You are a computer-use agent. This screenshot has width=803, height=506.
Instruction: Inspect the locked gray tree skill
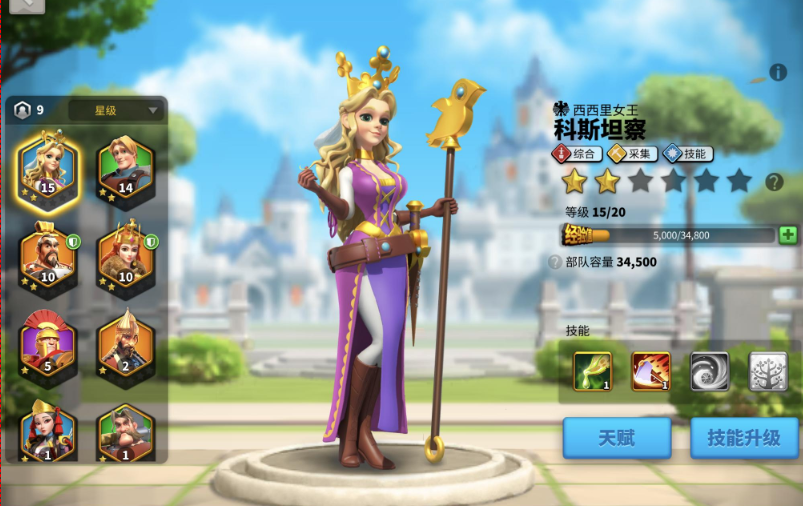click(768, 371)
